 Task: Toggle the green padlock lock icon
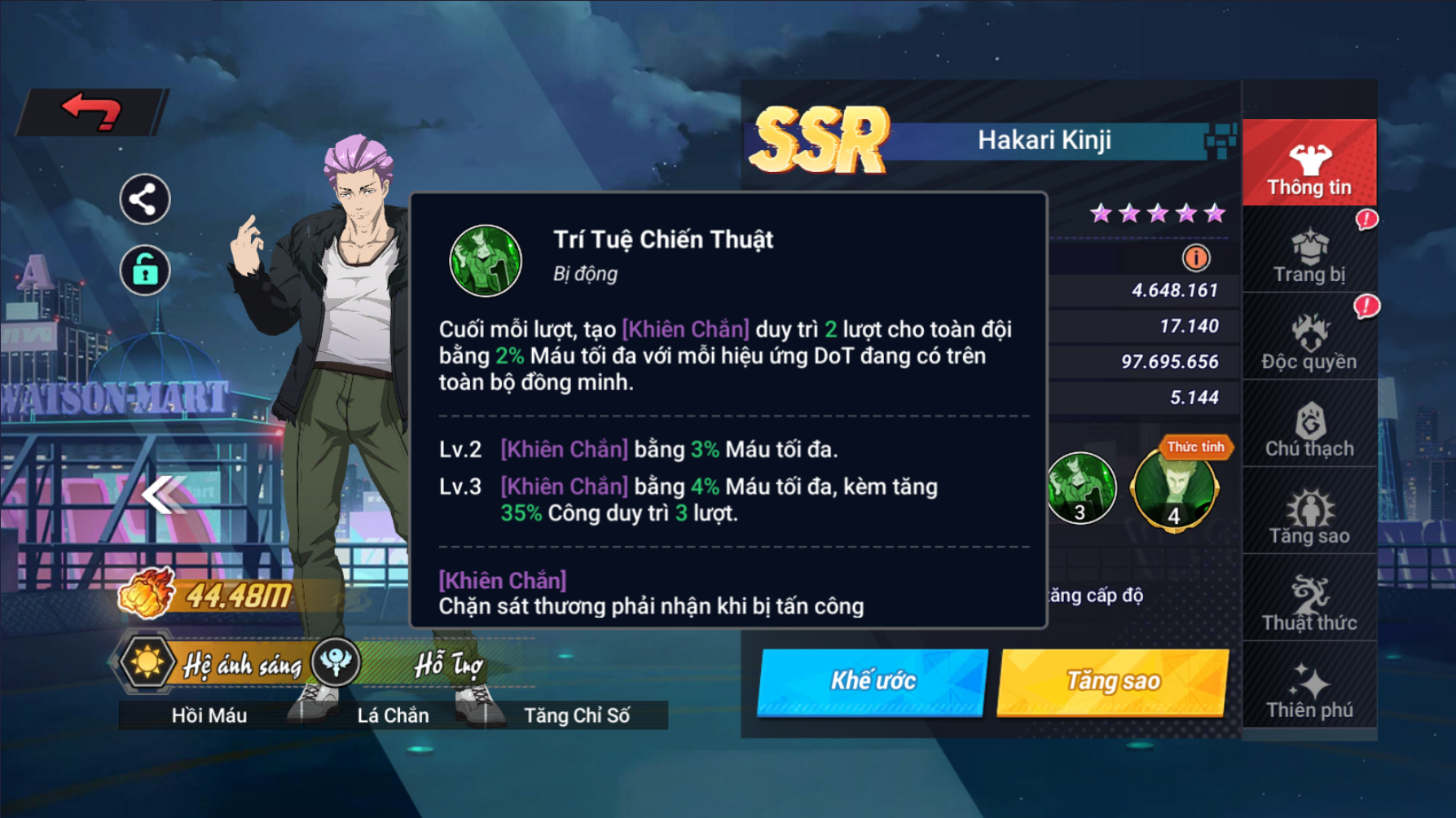tap(145, 270)
